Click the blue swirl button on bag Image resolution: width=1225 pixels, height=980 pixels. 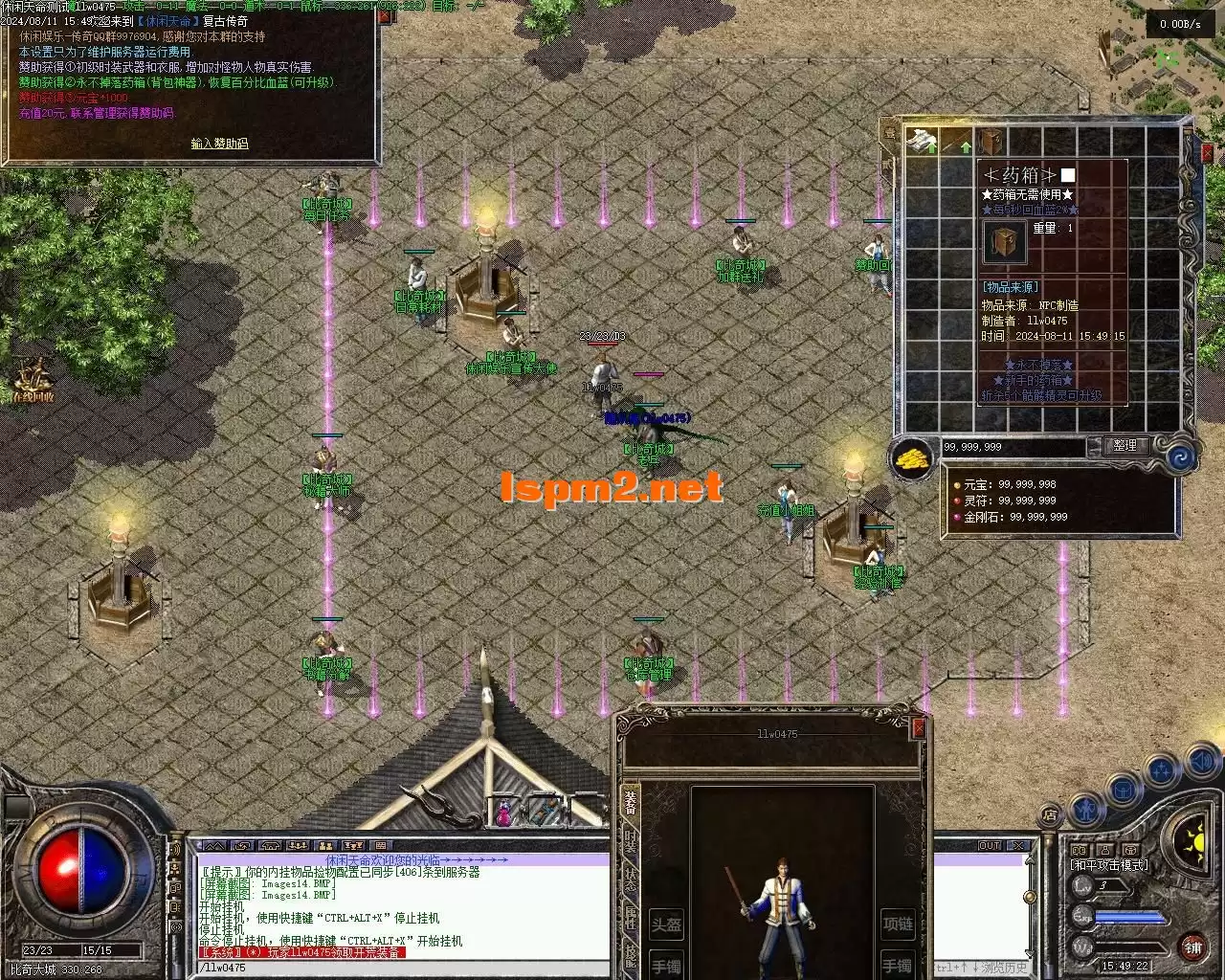click(1179, 457)
